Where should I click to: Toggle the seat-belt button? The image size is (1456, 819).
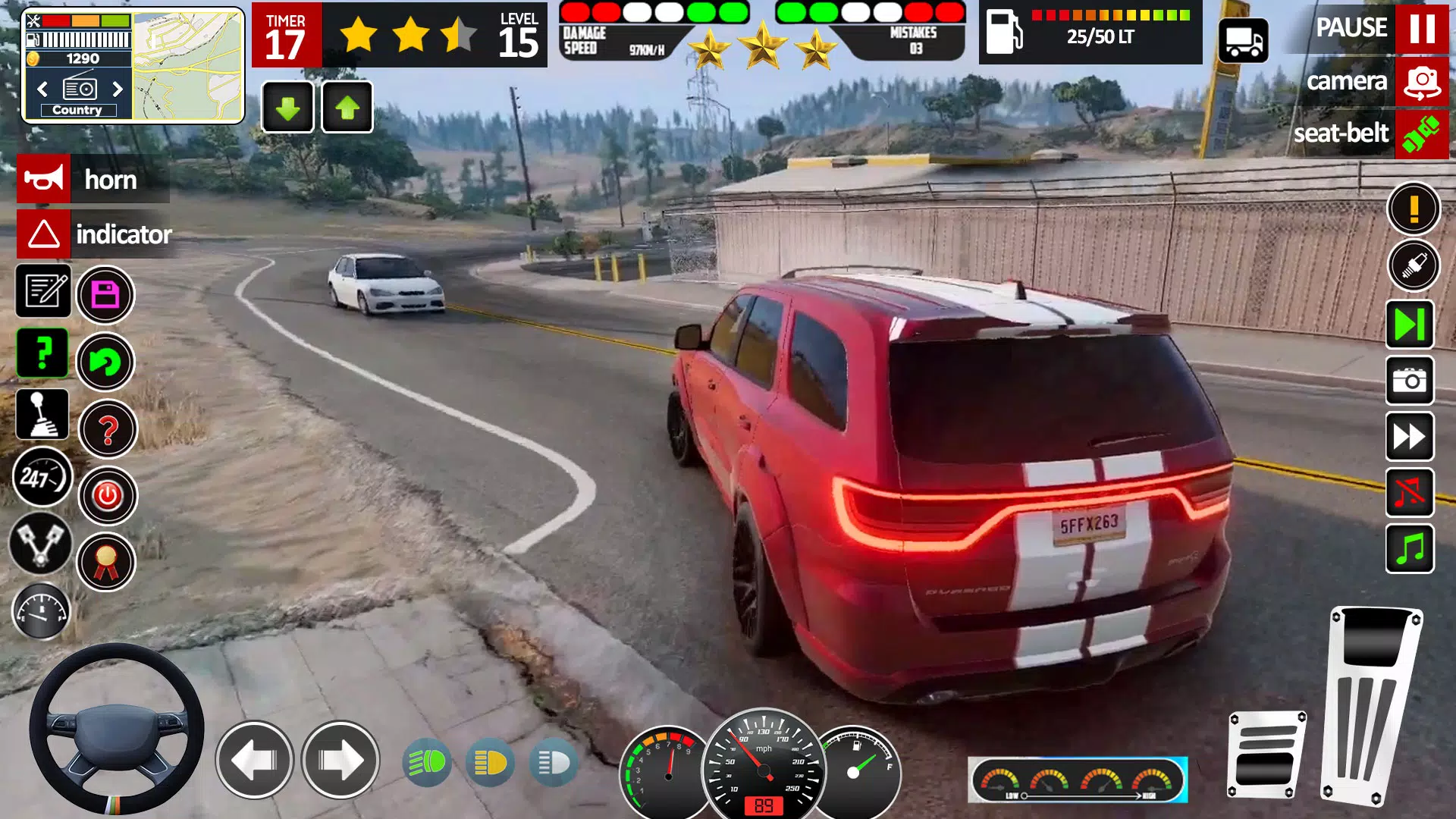point(1421,134)
